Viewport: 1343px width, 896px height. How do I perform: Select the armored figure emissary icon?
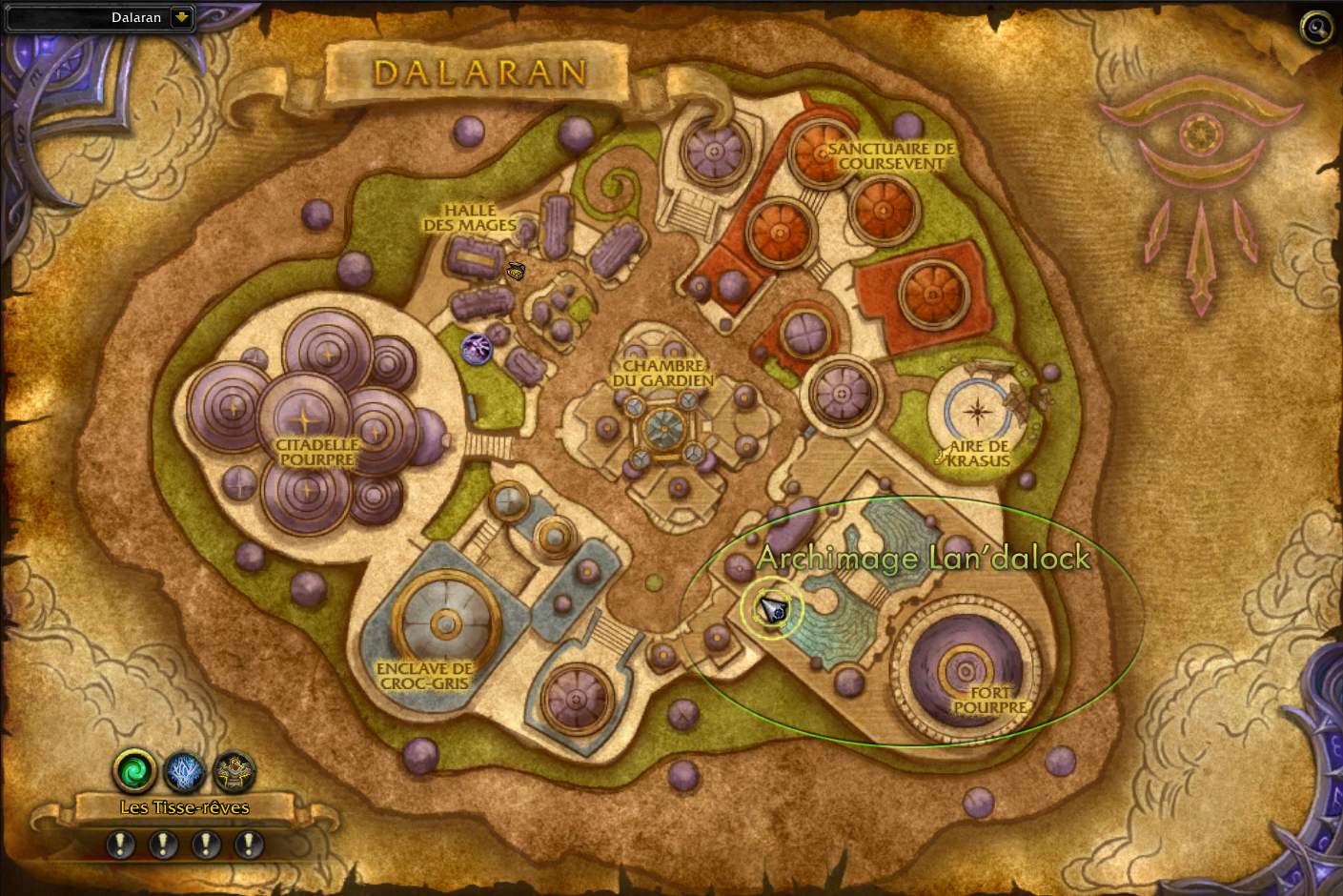click(x=234, y=771)
